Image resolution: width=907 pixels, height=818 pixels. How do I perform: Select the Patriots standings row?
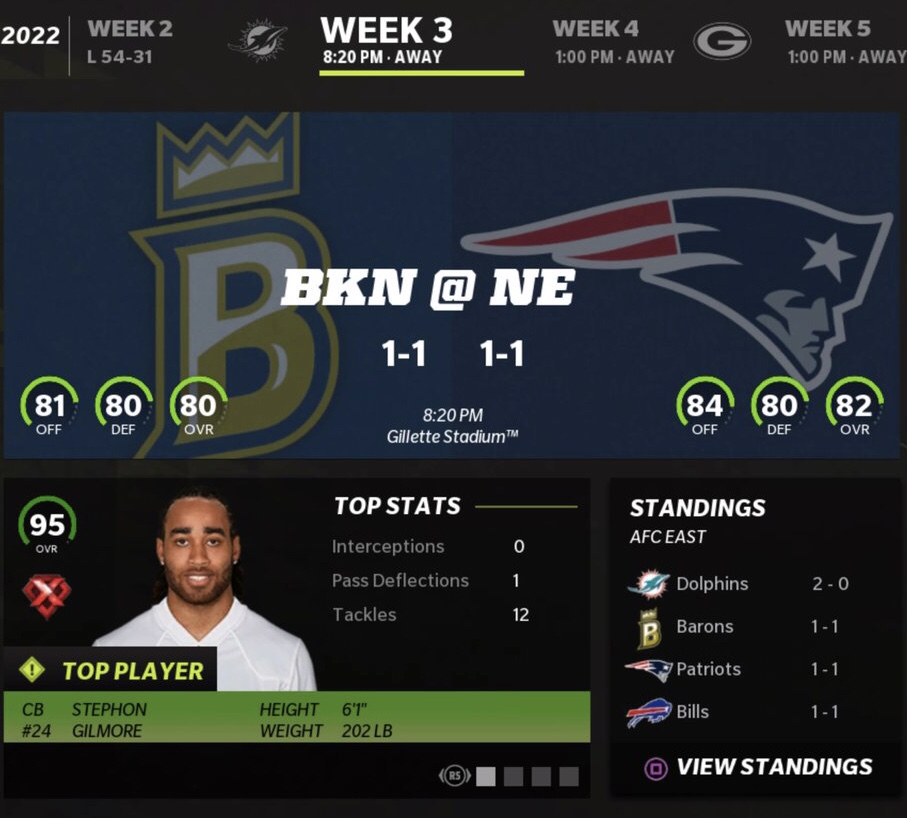coord(738,669)
